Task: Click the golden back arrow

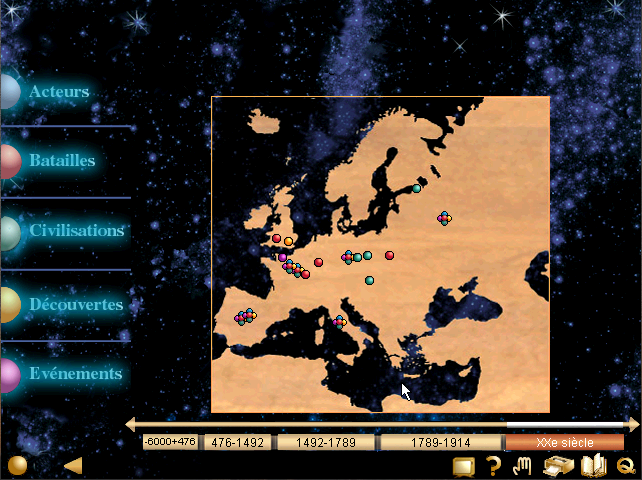Action: [x=72, y=465]
